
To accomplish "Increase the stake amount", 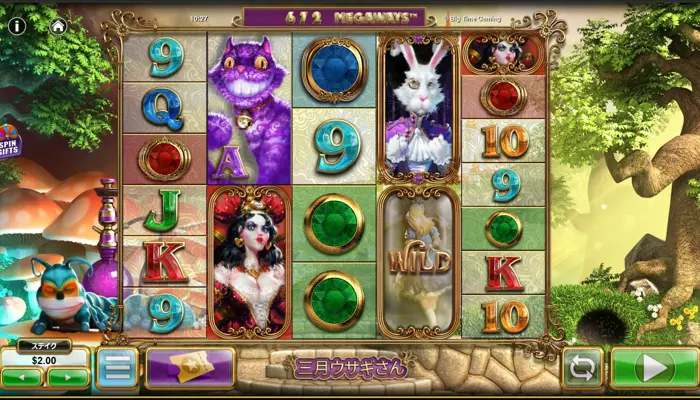I will click(68, 377).
